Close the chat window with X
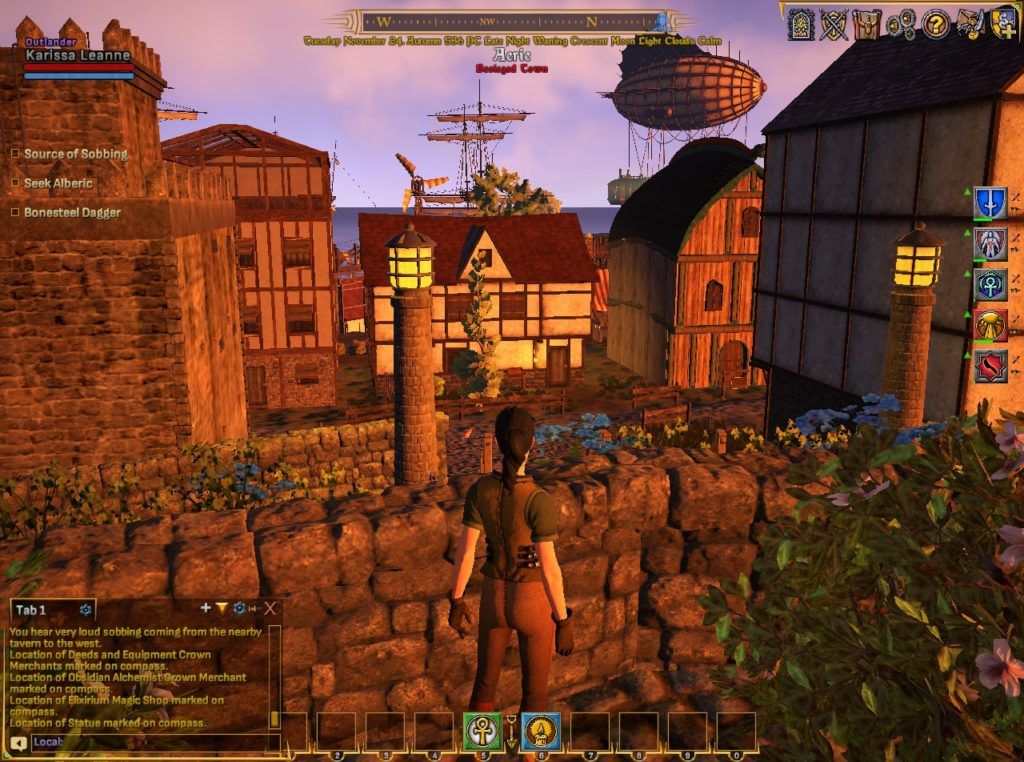Viewport: 1024px width, 762px height. point(270,608)
